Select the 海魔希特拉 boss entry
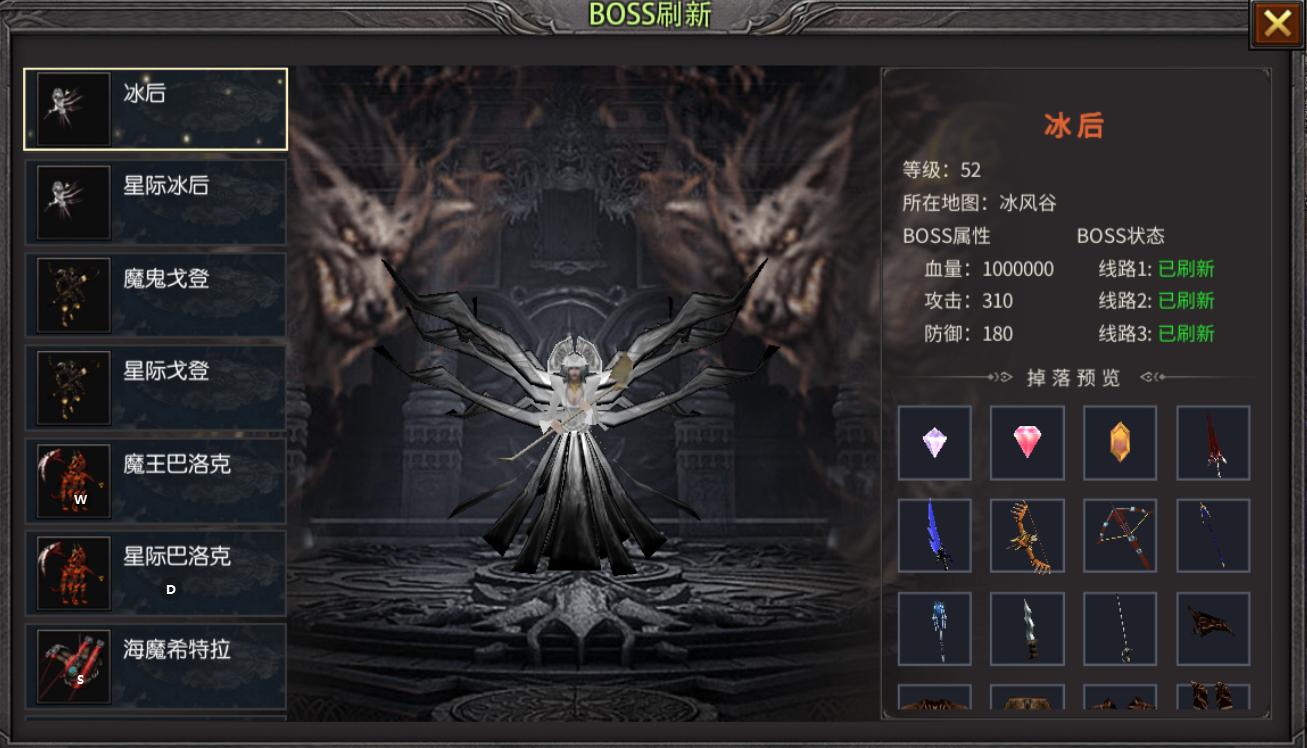 (x=155, y=666)
